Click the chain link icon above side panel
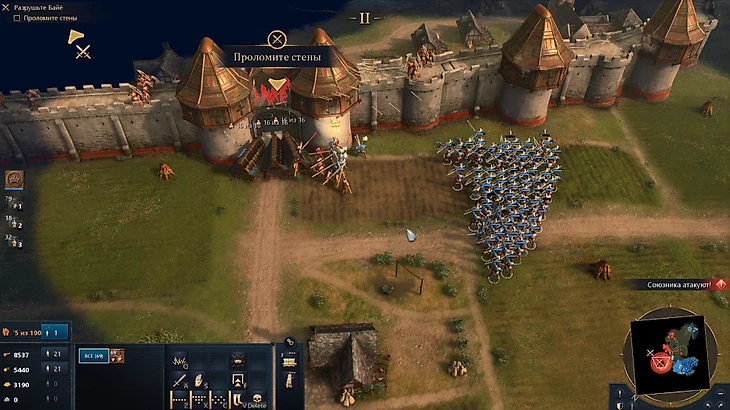The image size is (730, 410). coord(289,341)
